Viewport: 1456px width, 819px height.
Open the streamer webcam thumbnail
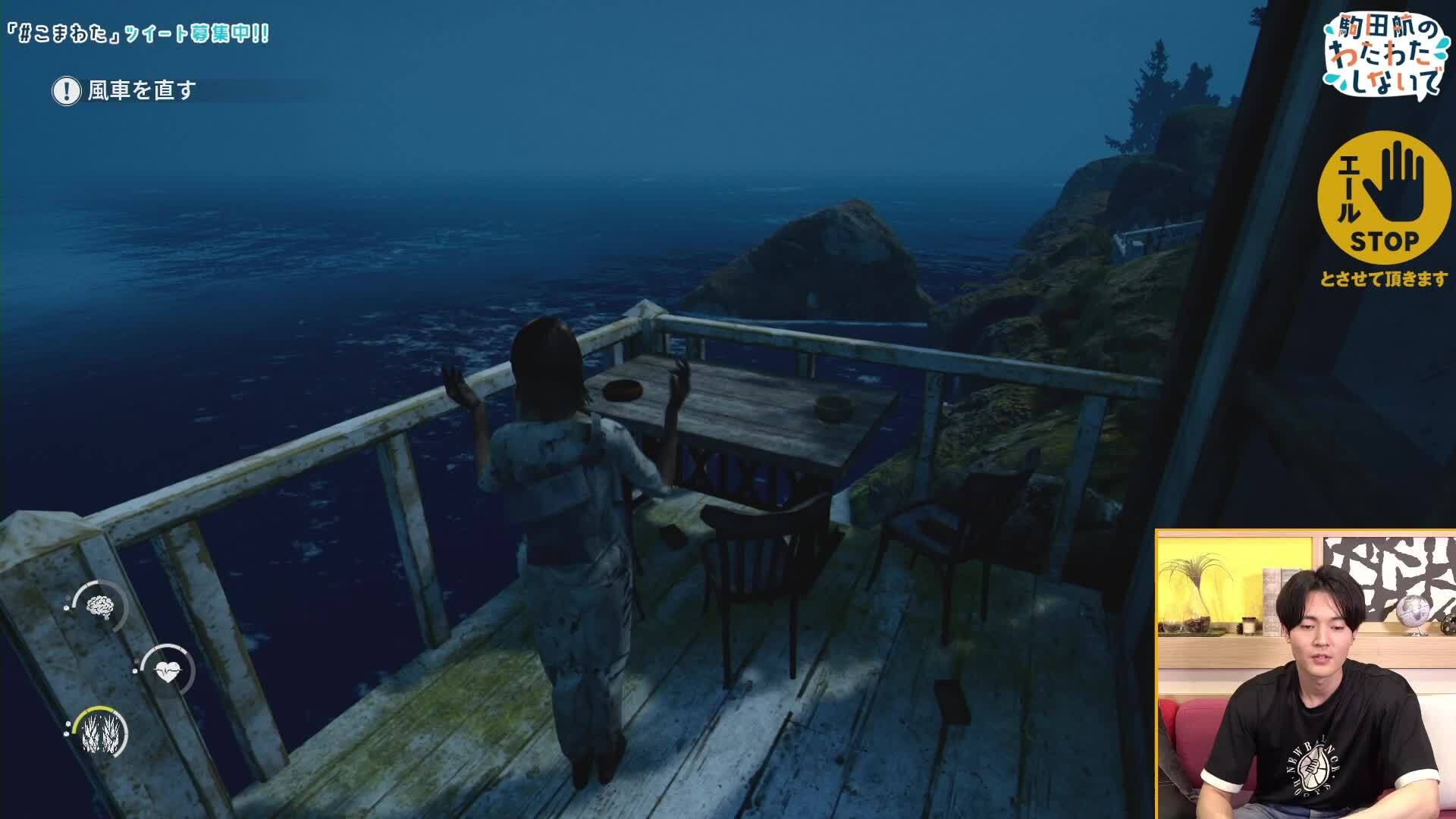1306,674
